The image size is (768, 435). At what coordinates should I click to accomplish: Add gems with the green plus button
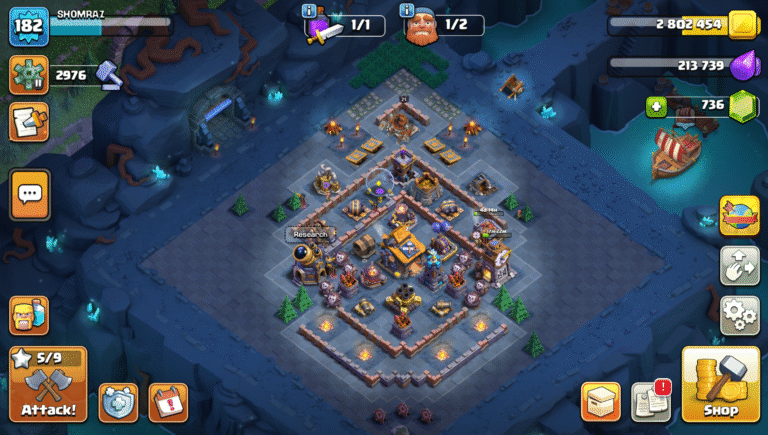point(656,106)
